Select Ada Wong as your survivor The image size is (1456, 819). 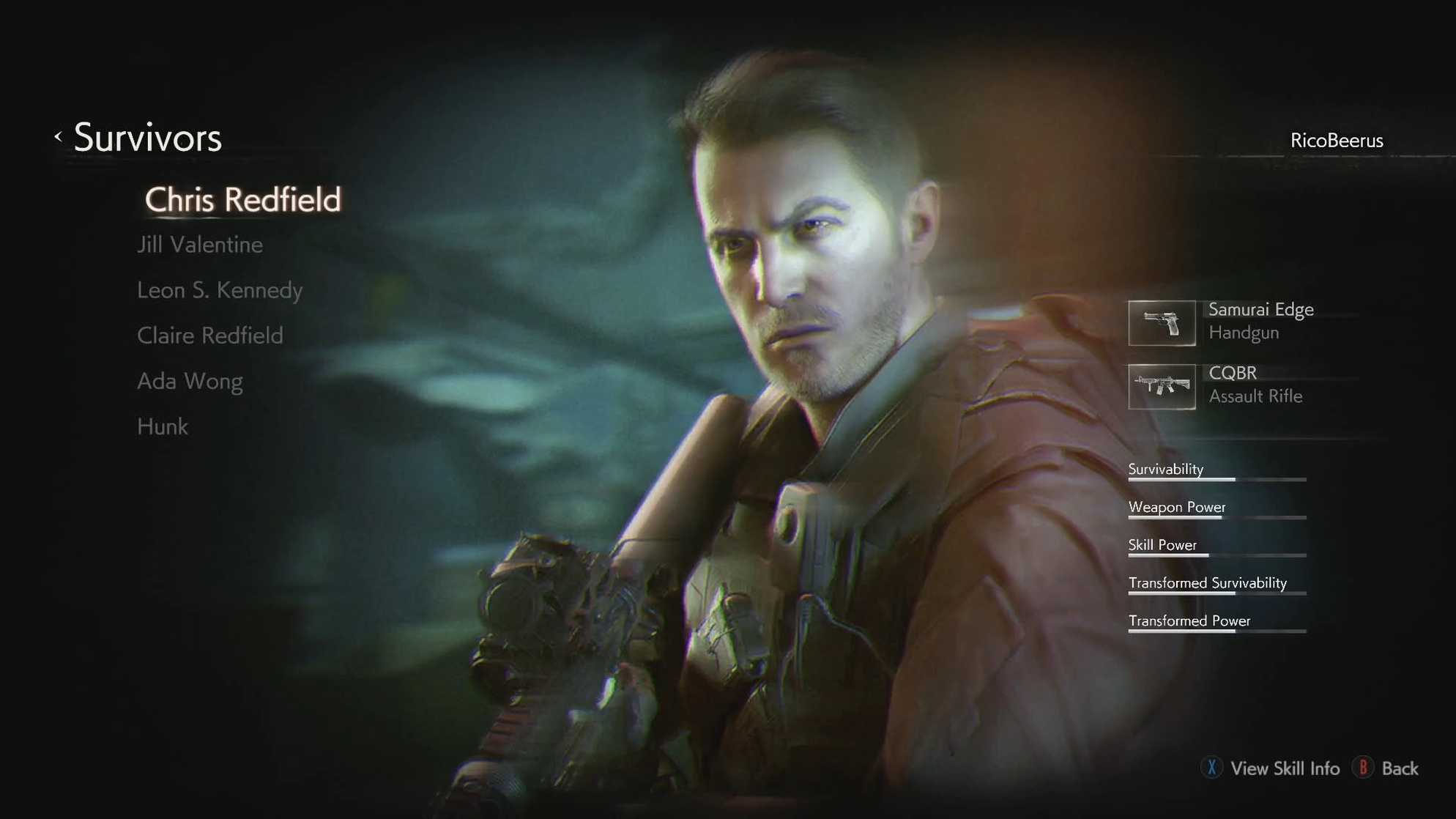point(190,381)
